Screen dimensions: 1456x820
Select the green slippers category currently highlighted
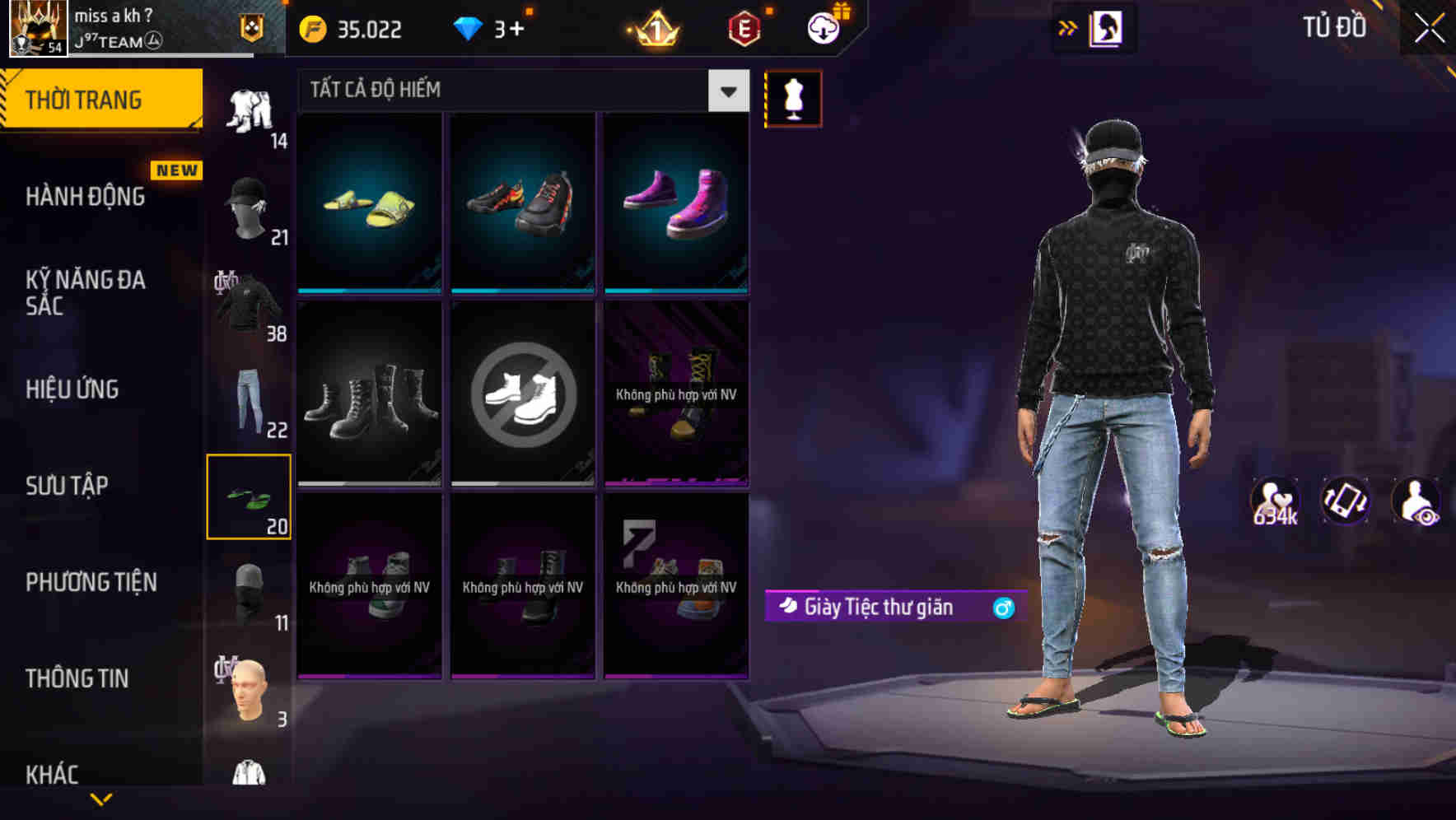pyautogui.click(x=249, y=496)
